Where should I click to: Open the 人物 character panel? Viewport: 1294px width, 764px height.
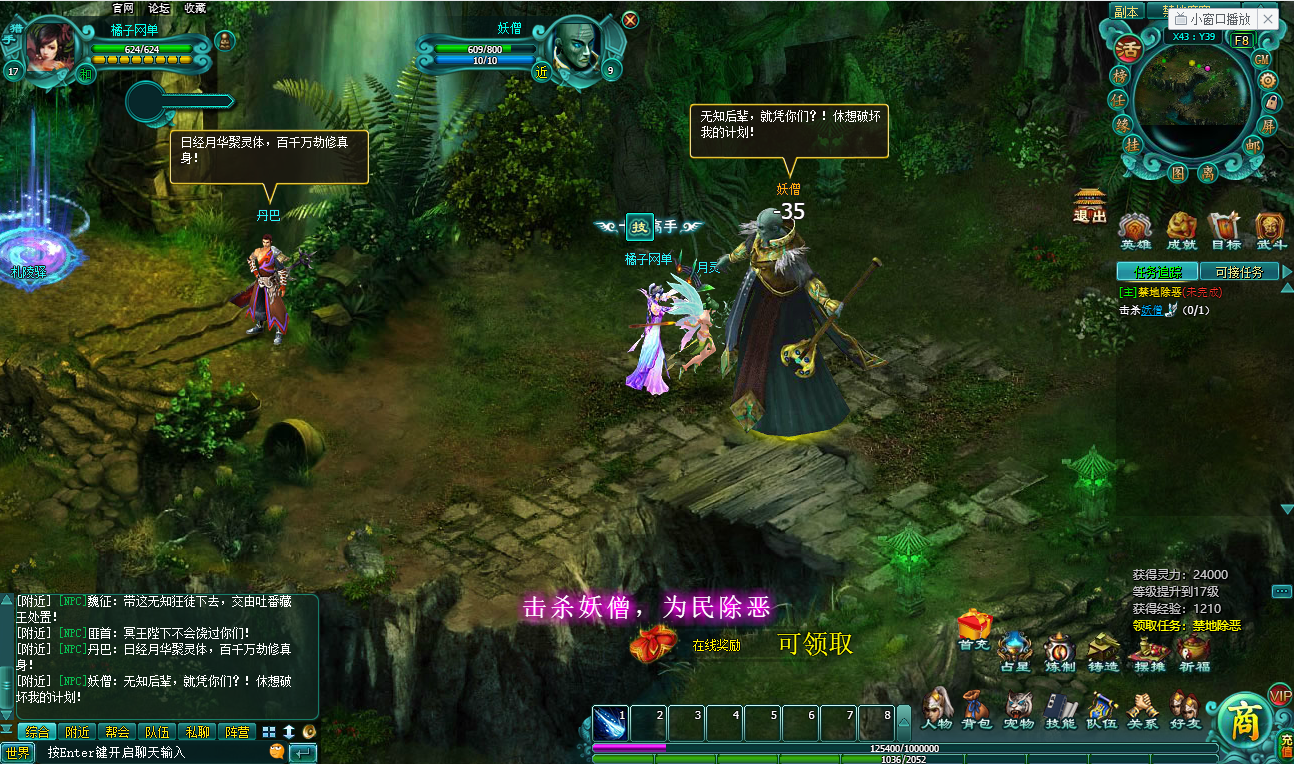point(936,709)
